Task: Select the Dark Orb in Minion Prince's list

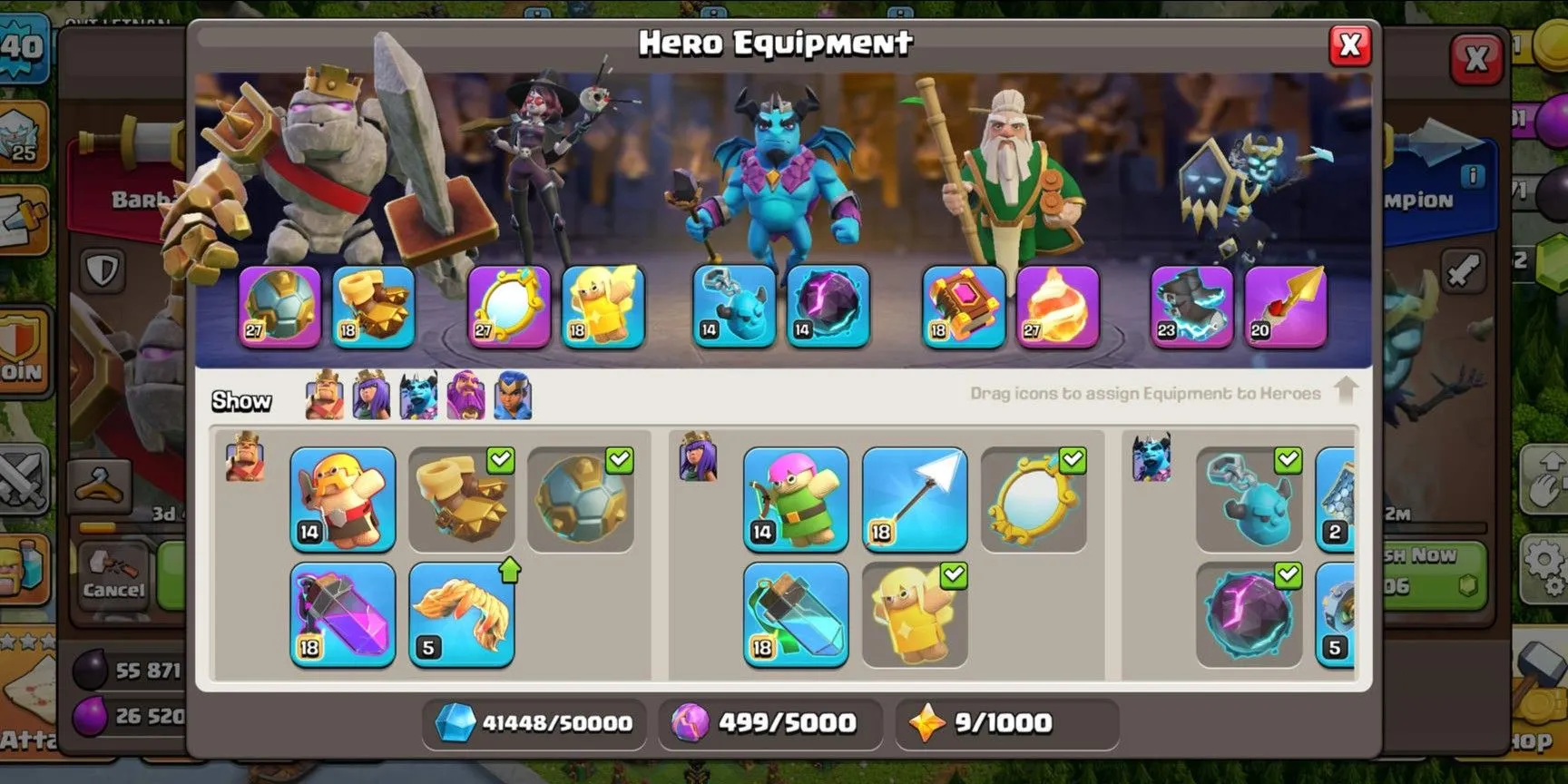Action: 1249,615
